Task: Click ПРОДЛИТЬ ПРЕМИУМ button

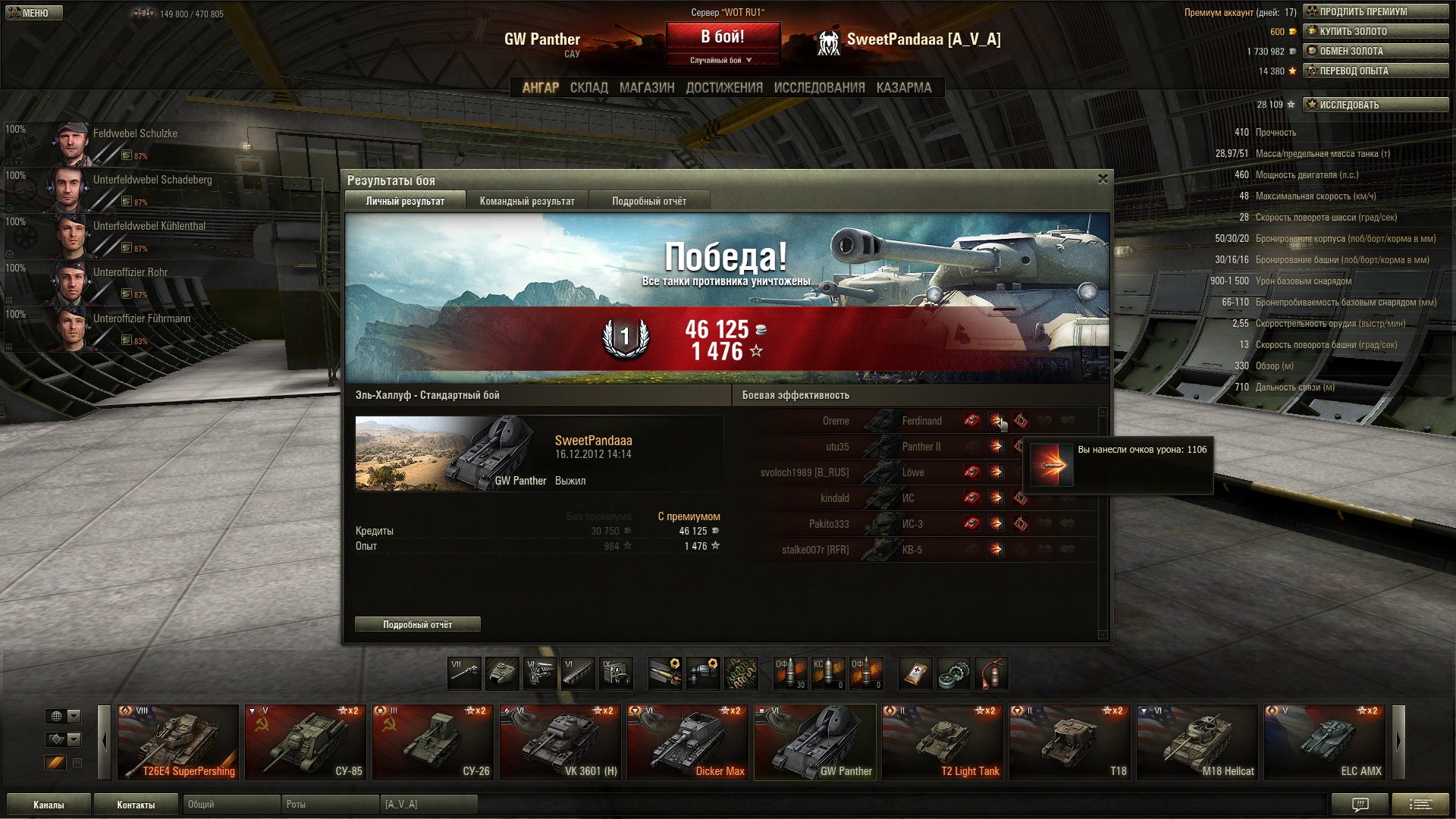Action: pyautogui.click(x=1375, y=11)
